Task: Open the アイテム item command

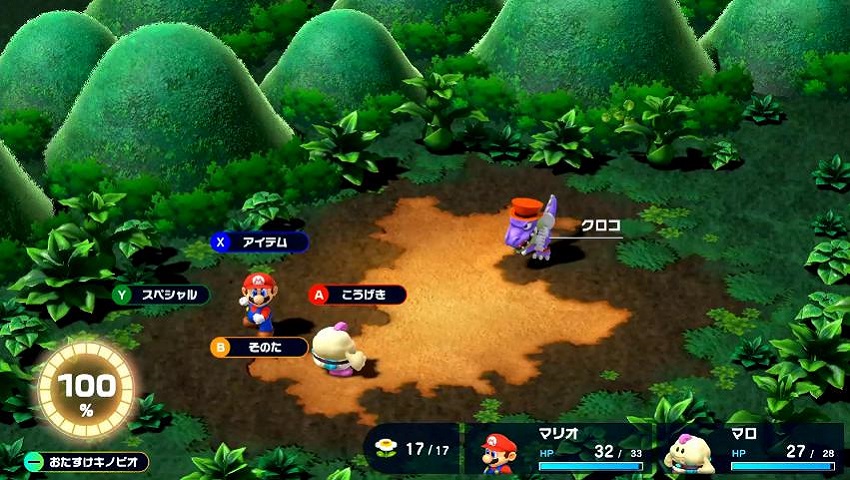Action: (259, 242)
